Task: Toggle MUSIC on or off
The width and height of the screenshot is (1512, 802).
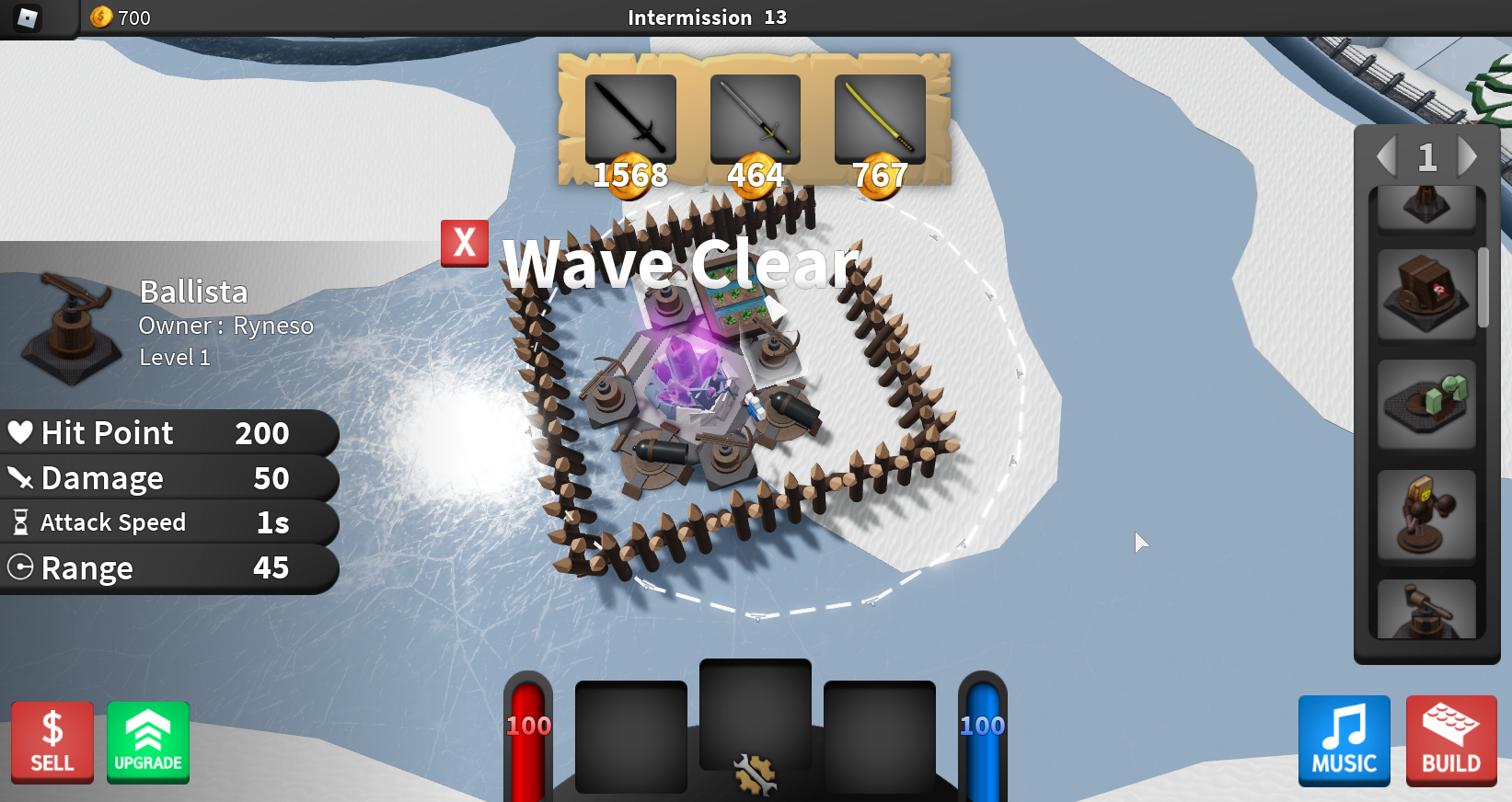Action: click(1344, 741)
